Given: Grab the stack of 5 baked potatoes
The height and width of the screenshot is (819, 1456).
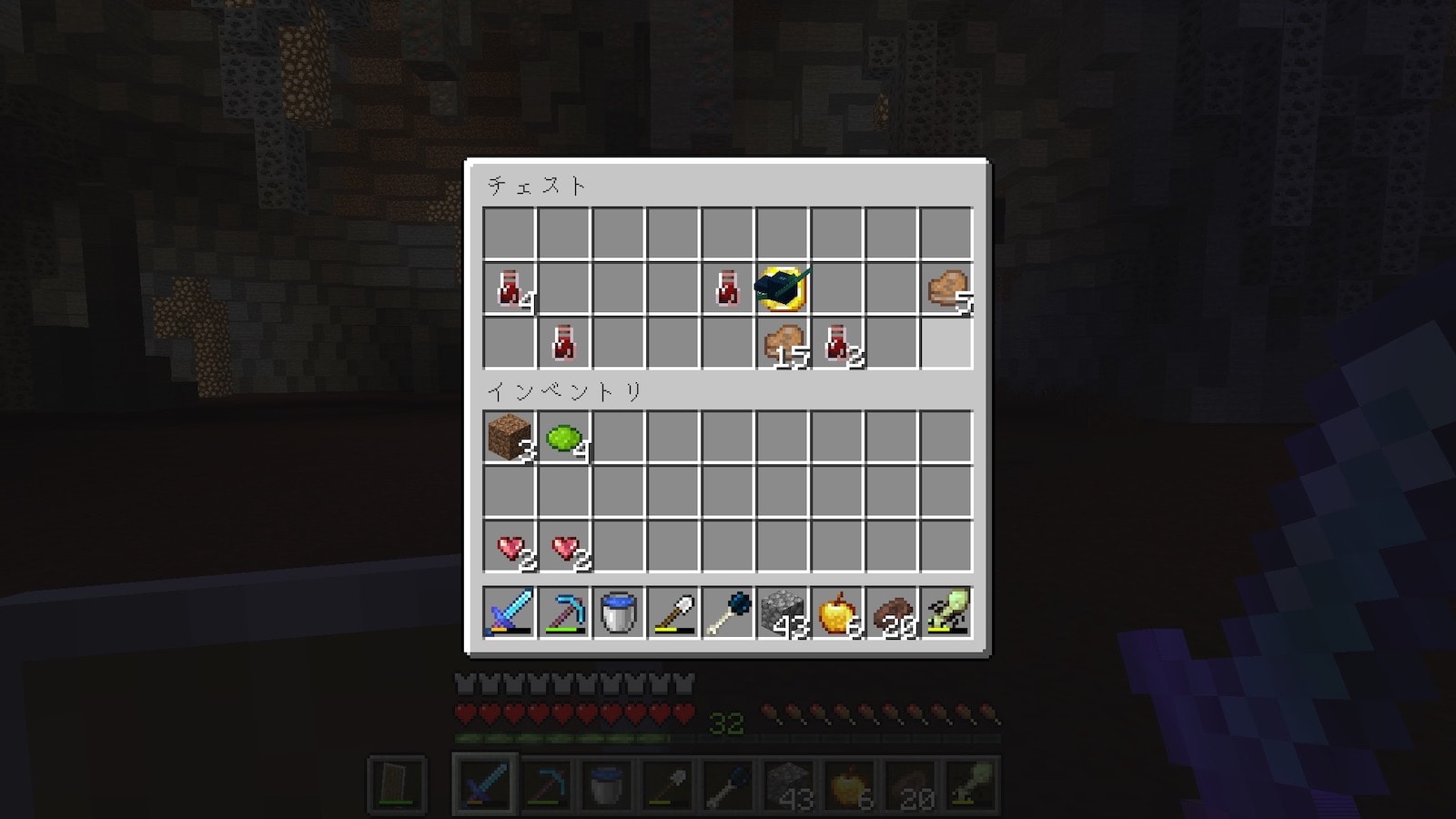Looking at the screenshot, I should pyautogui.click(x=946, y=288).
